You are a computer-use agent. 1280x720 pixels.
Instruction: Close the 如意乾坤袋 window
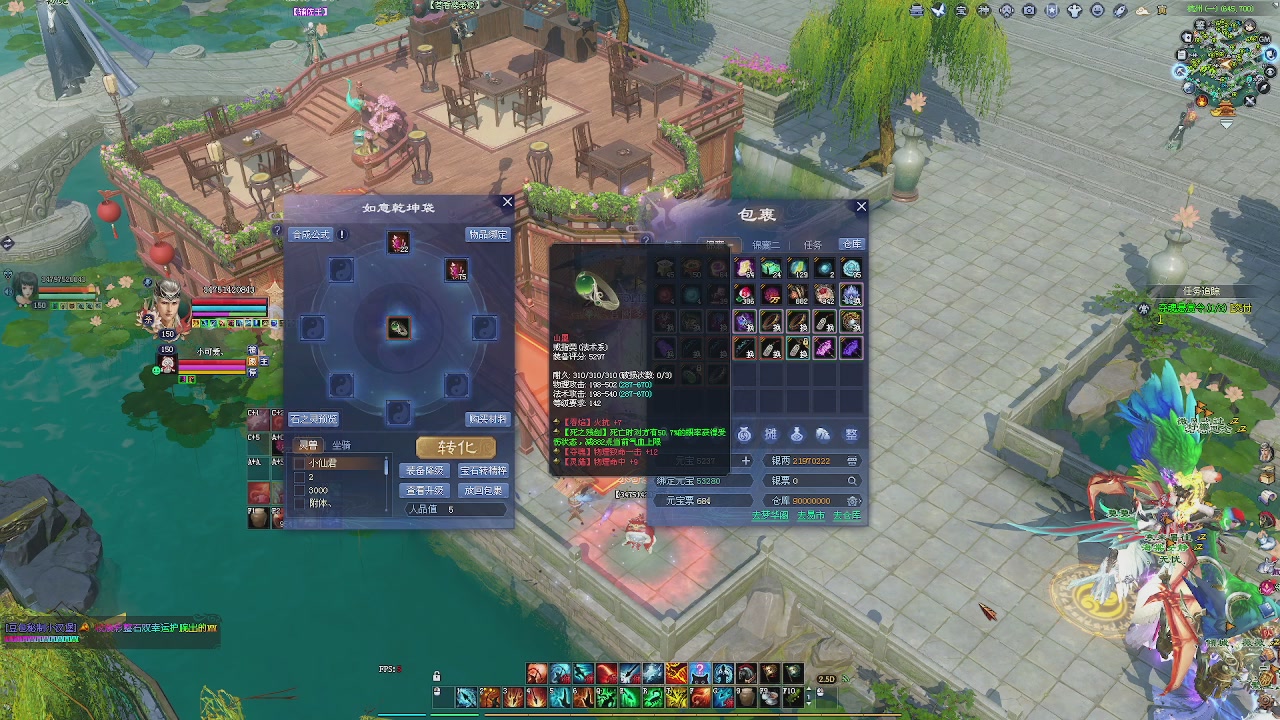pyautogui.click(x=507, y=202)
